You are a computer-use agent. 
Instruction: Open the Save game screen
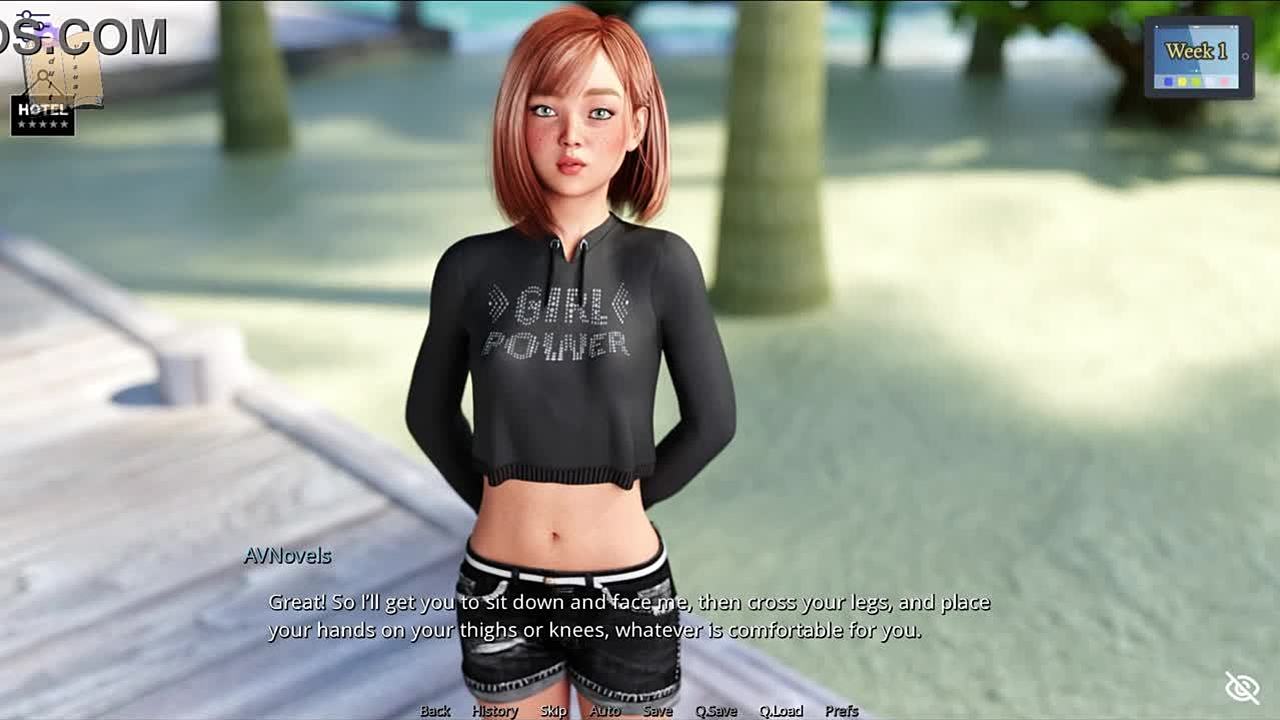657,711
